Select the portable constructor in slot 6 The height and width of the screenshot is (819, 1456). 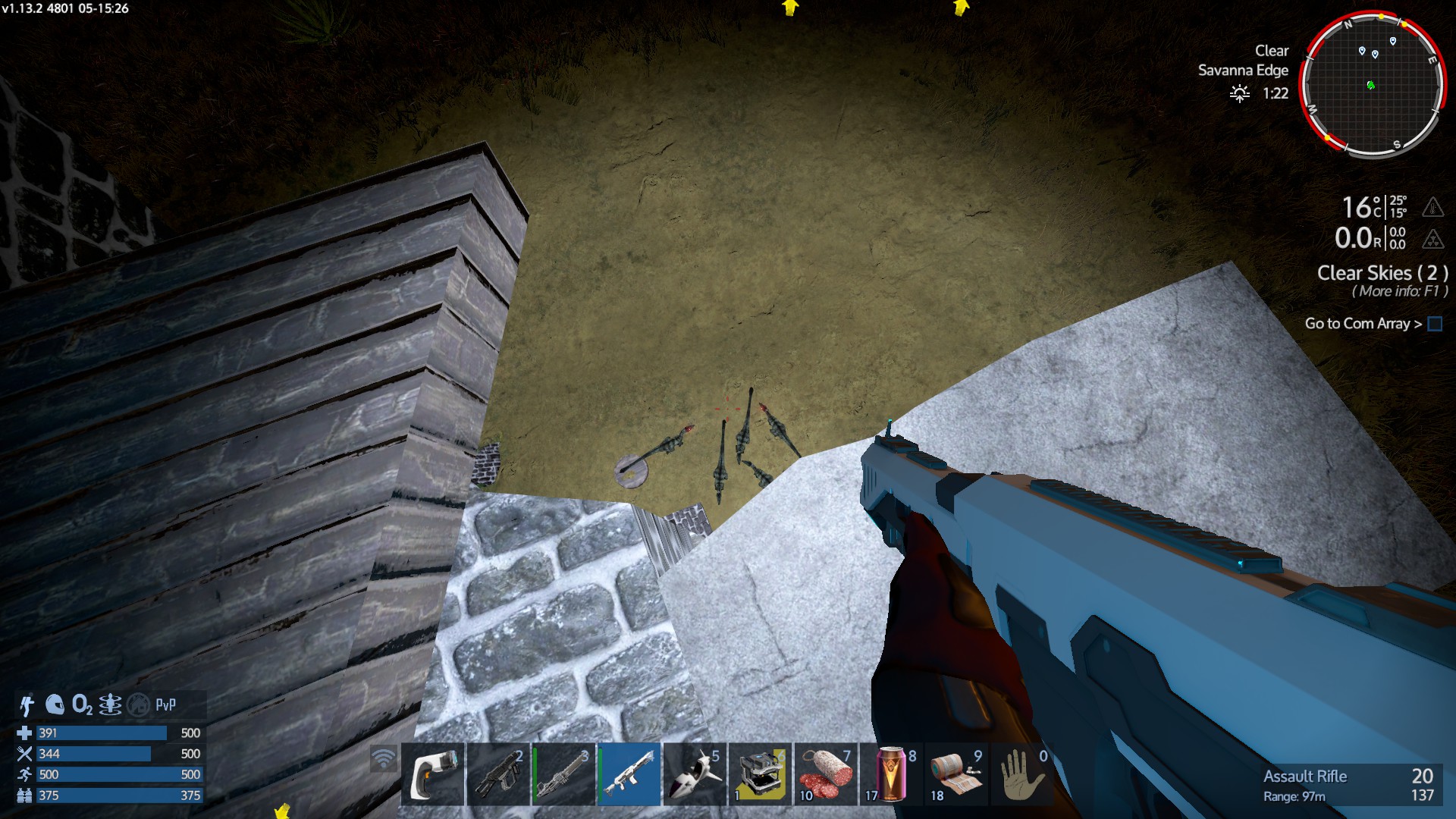click(x=760, y=774)
